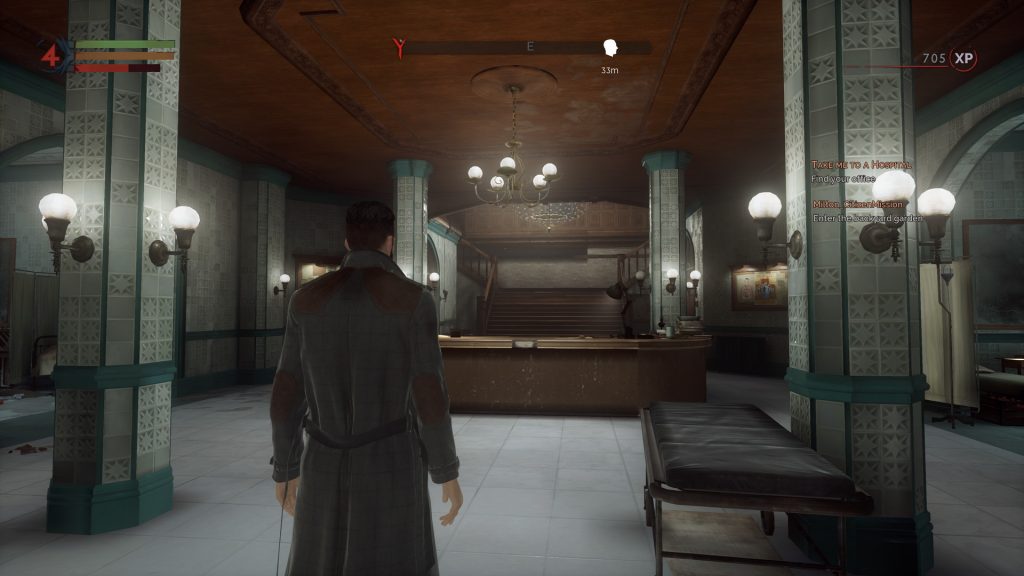Select the 'Take me to a Hospital' quest title

tap(862, 164)
